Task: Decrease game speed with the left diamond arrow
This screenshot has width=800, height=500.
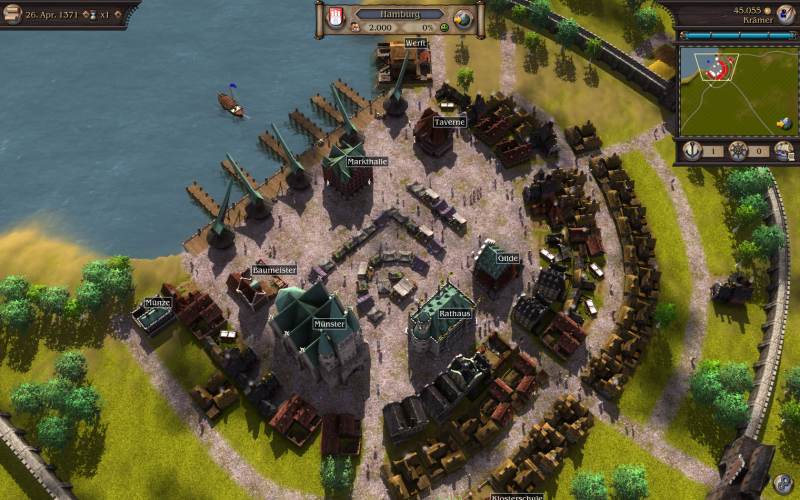Action: [x=84, y=15]
